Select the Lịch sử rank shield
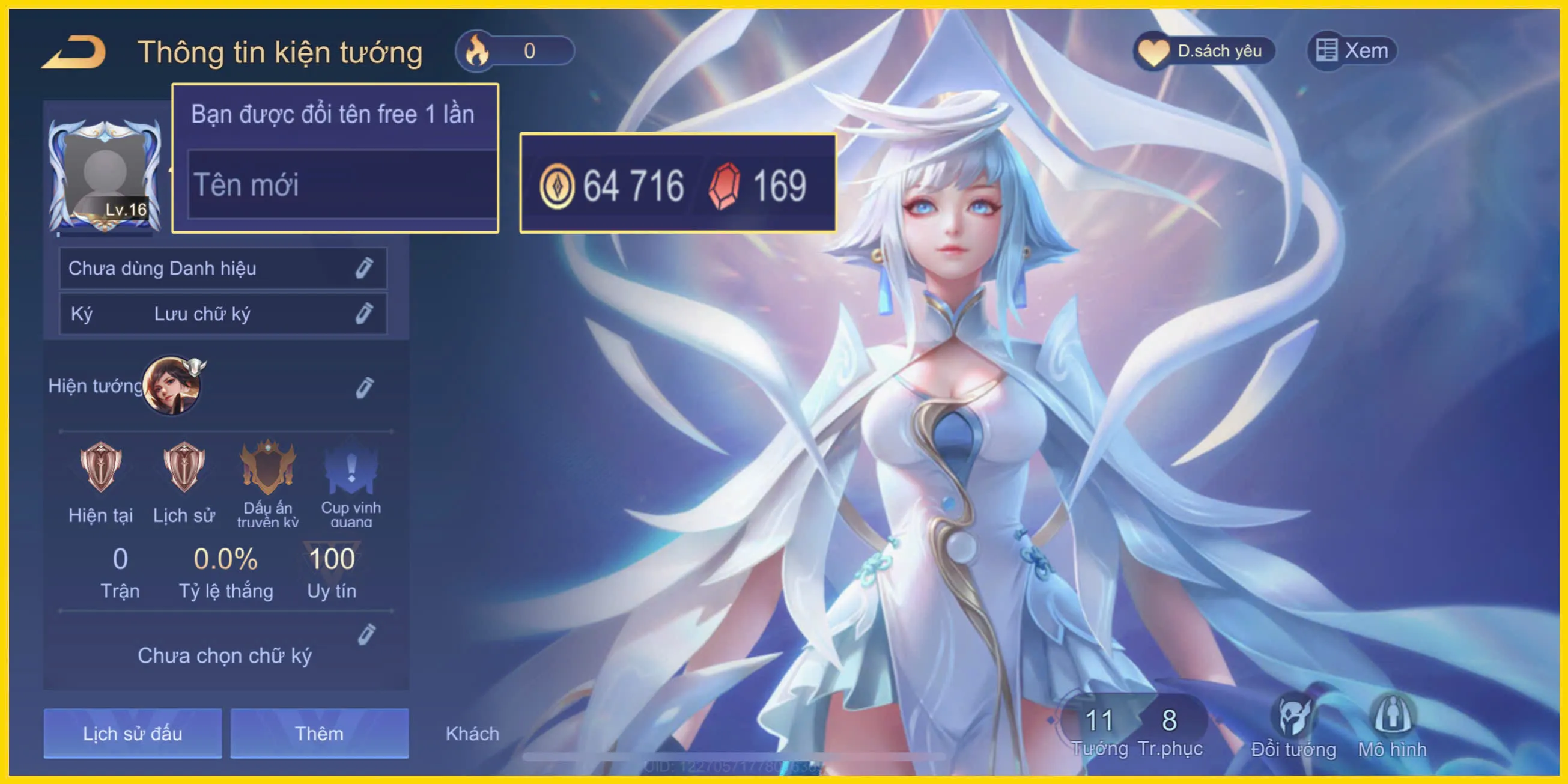This screenshot has height=784, width=1568. tap(183, 481)
